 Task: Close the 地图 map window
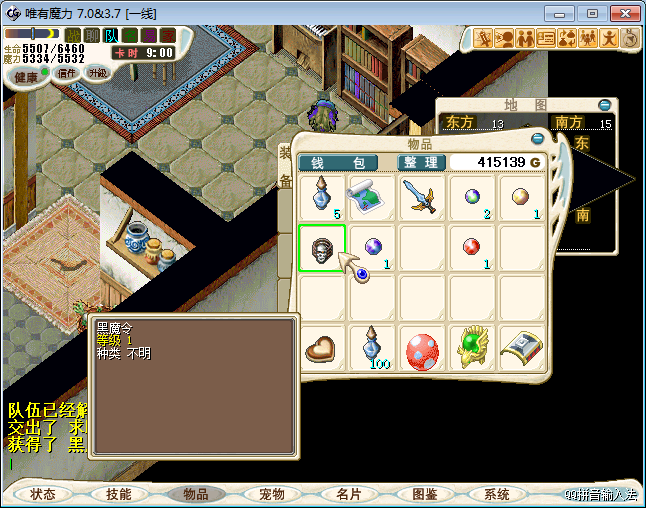(x=604, y=105)
